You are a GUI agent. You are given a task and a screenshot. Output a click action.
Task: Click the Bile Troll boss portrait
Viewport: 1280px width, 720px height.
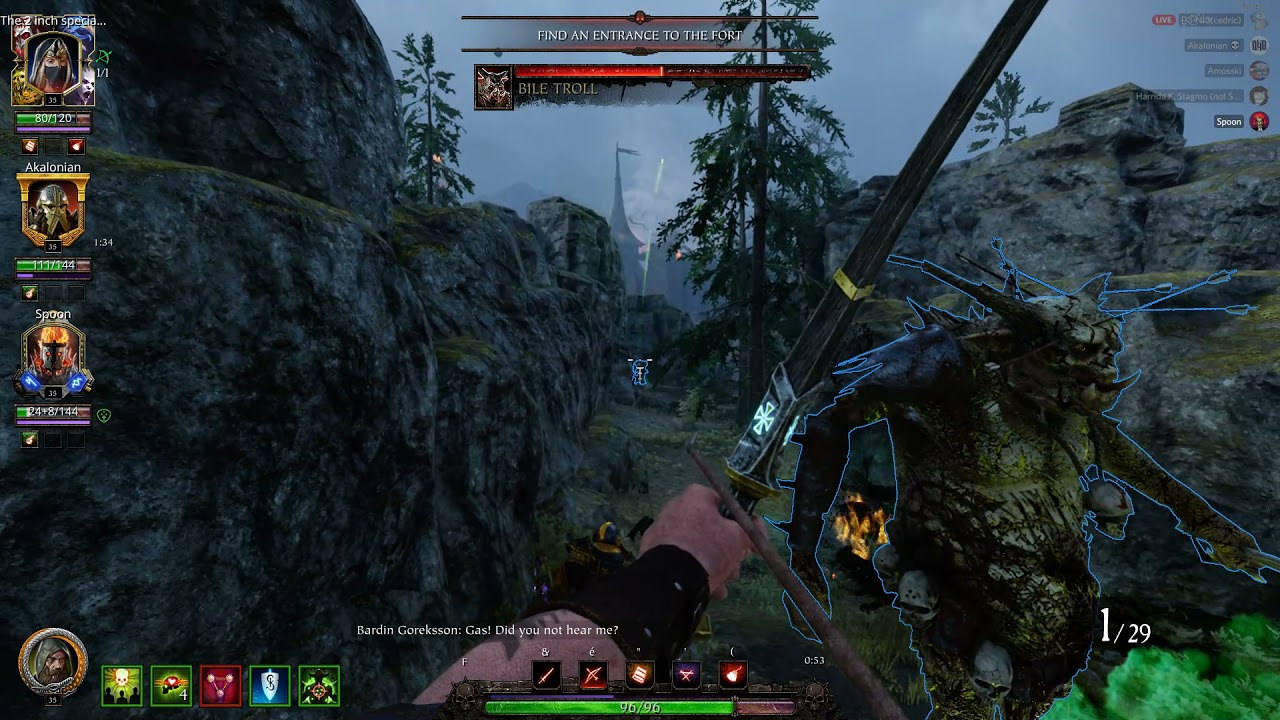(493, 87)
